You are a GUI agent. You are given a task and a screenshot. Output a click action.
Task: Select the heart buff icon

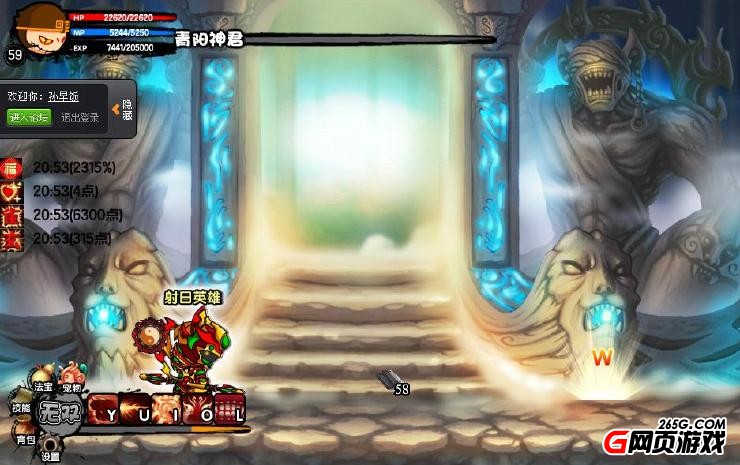[12, 191]
